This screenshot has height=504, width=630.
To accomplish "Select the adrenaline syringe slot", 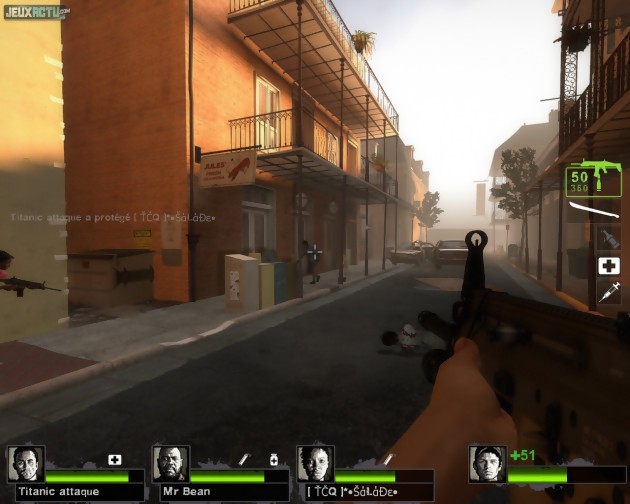I will point(608,292).
